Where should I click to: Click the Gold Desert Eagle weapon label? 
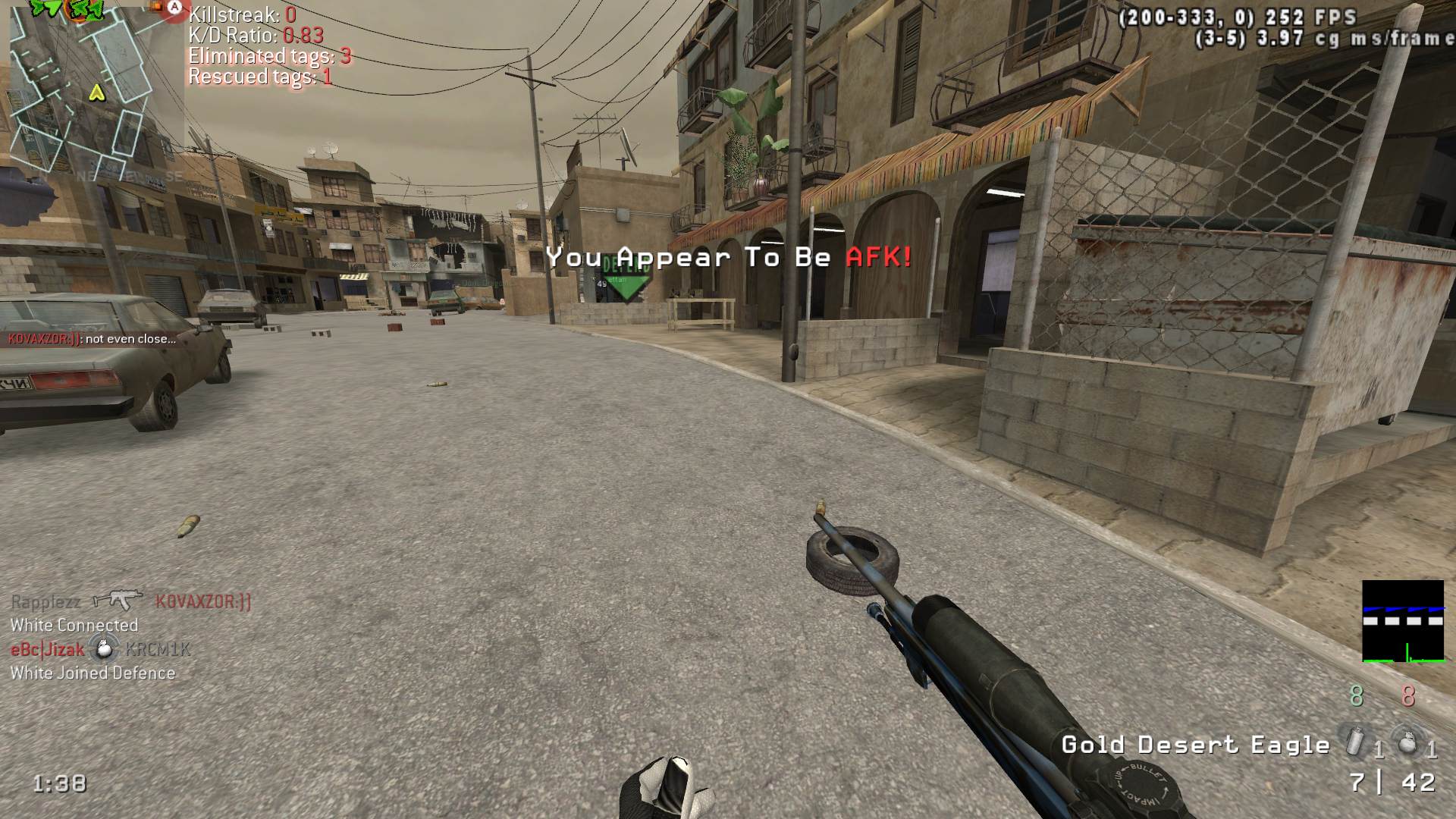pyautogui.click(x=1195, y=745)
